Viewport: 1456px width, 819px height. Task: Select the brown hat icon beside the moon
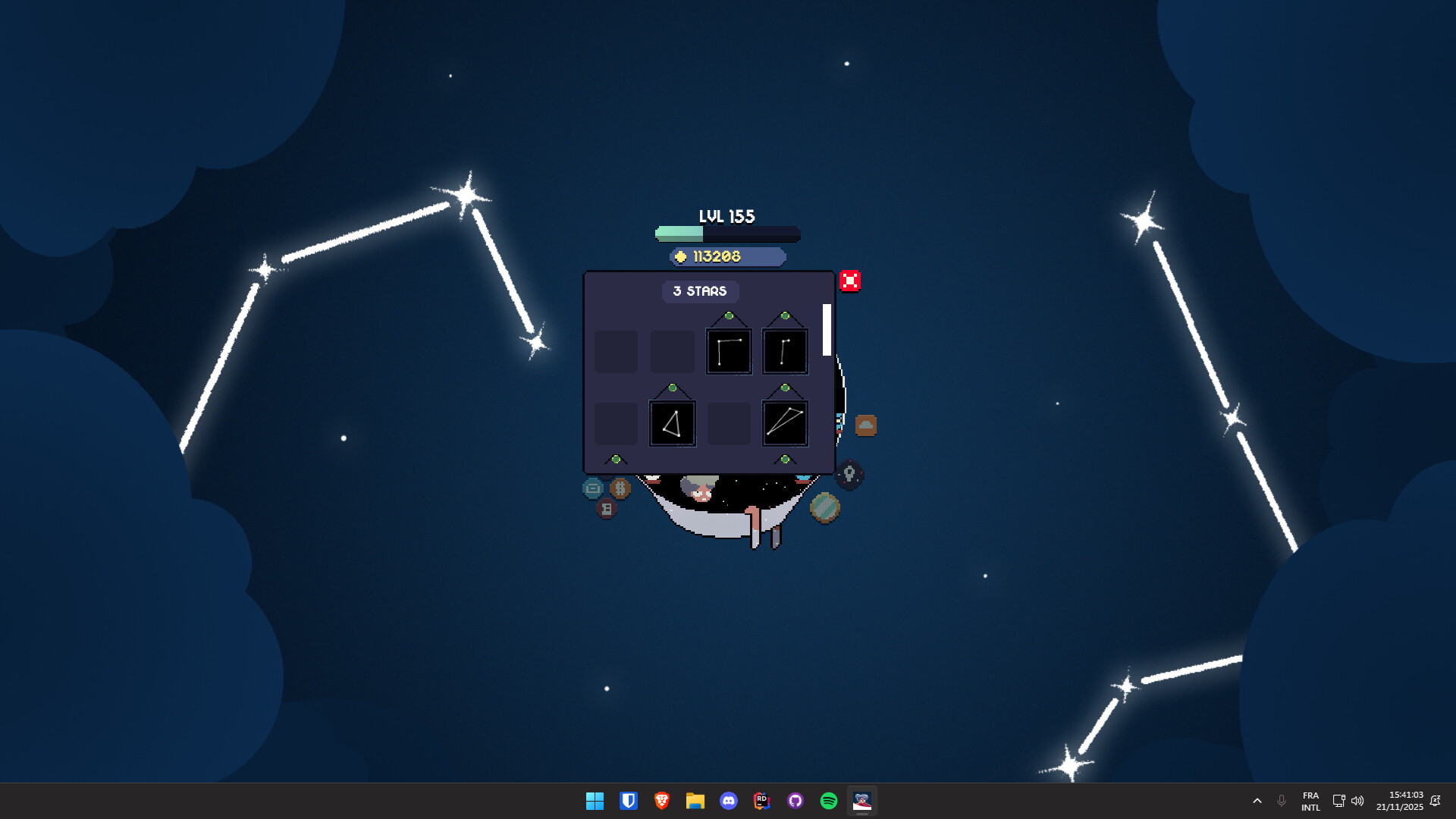click(867, 425)
